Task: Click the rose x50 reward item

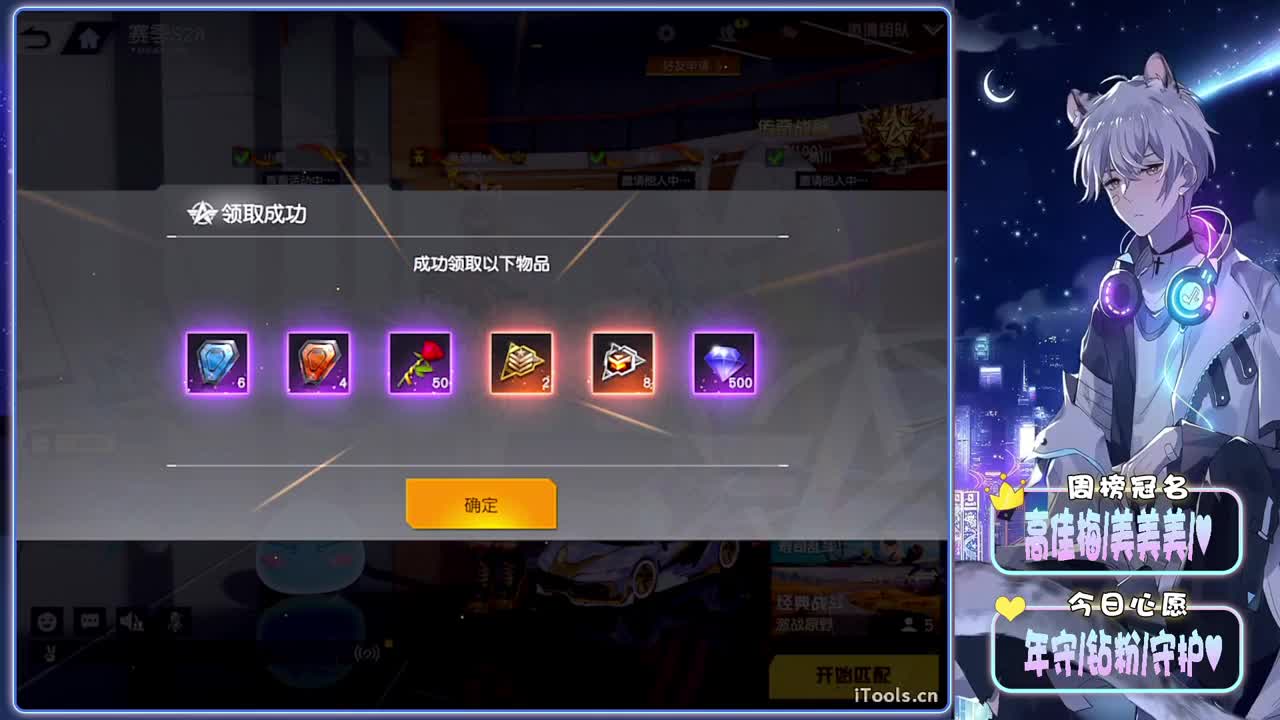Action: pyautogui.click(x=420, y=363)
